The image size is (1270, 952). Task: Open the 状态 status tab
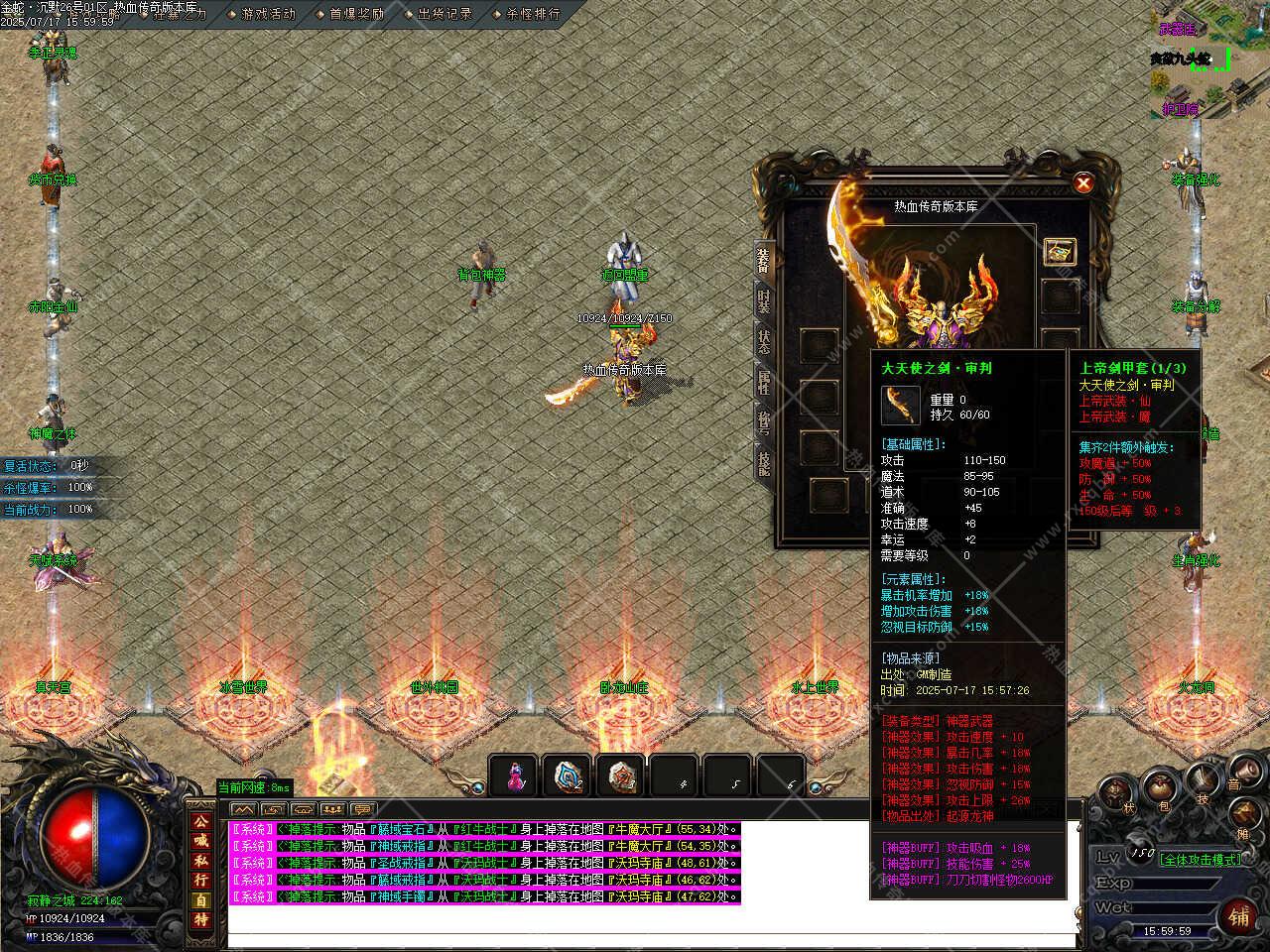tap(764, 342)
